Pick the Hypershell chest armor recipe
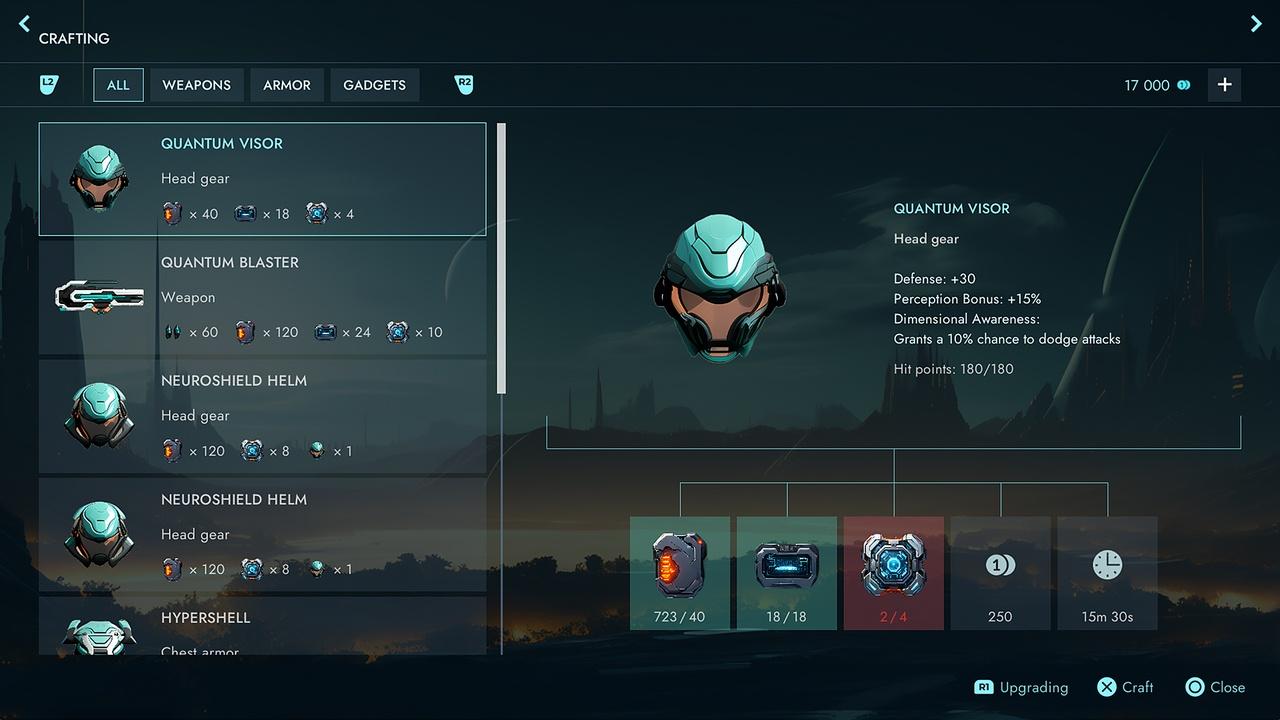Image resolution: width=1280 pixels, height=720 pixels. coord(262,627)
